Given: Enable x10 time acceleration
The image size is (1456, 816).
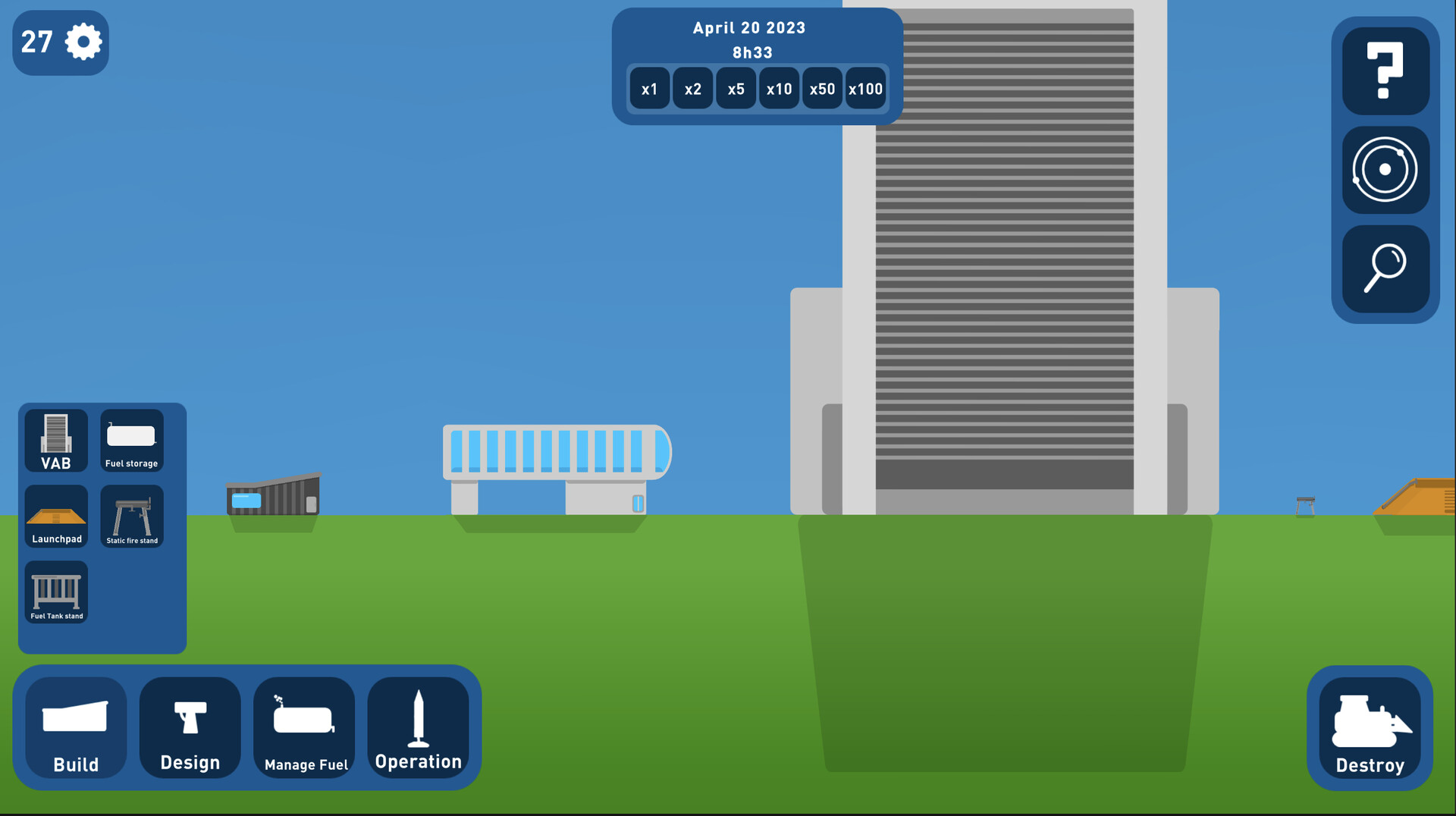Looking at the screenshot, I should coord(779,89).
